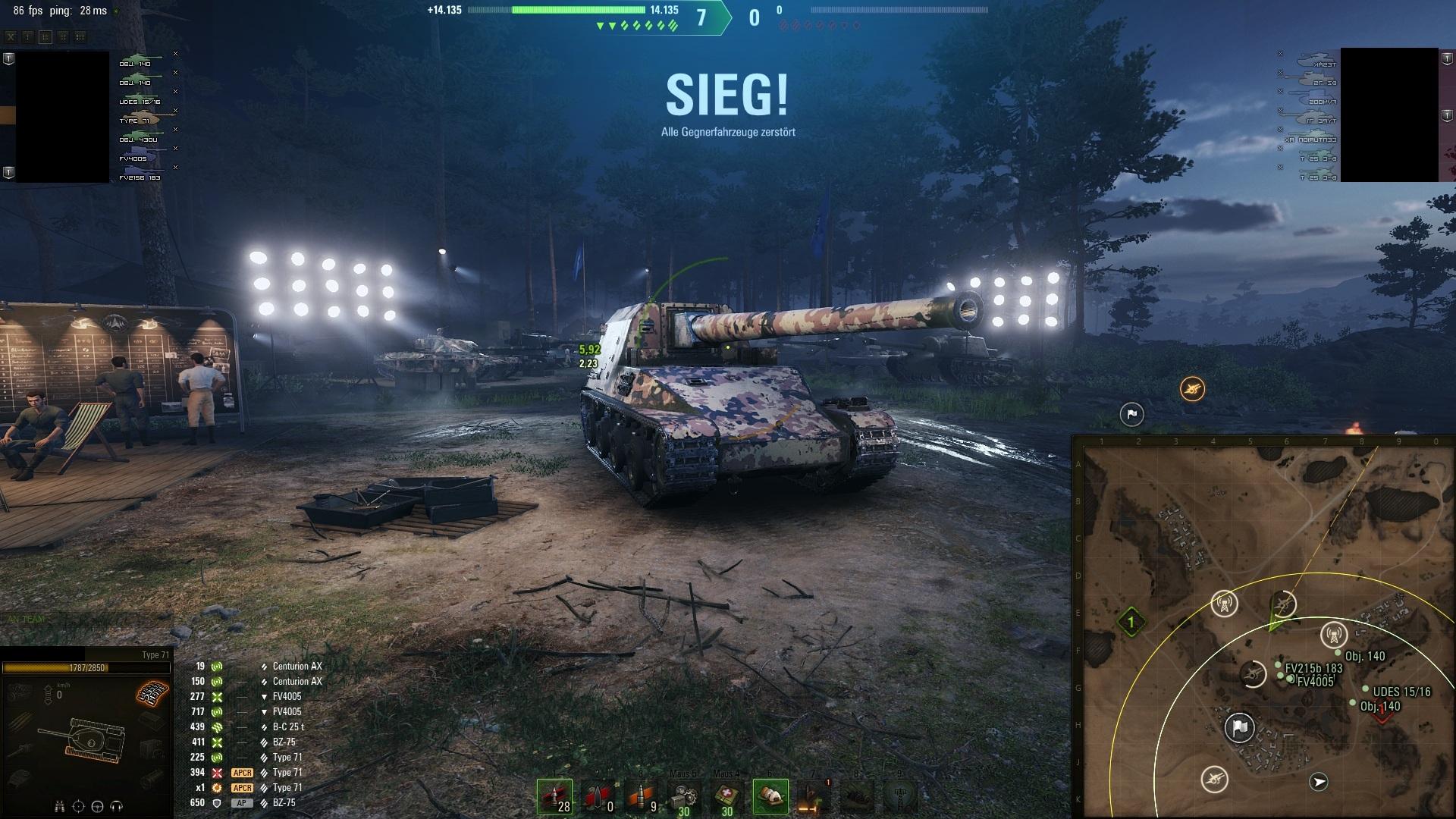The height and width of the screenshot is (819, 1456).
Task: Click the Obj. 430U entry in team list
Action: (140, 138)
